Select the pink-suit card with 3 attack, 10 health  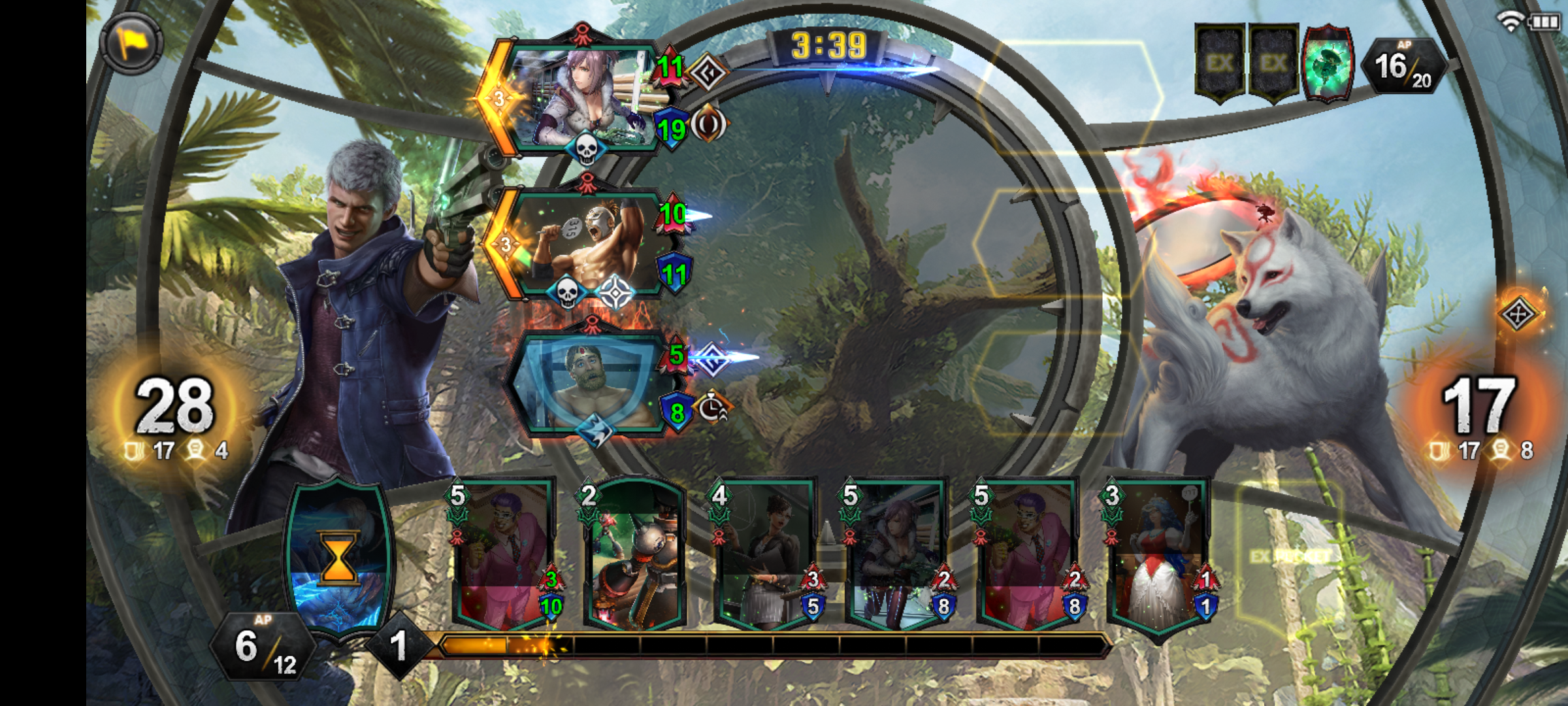(503, 556)
